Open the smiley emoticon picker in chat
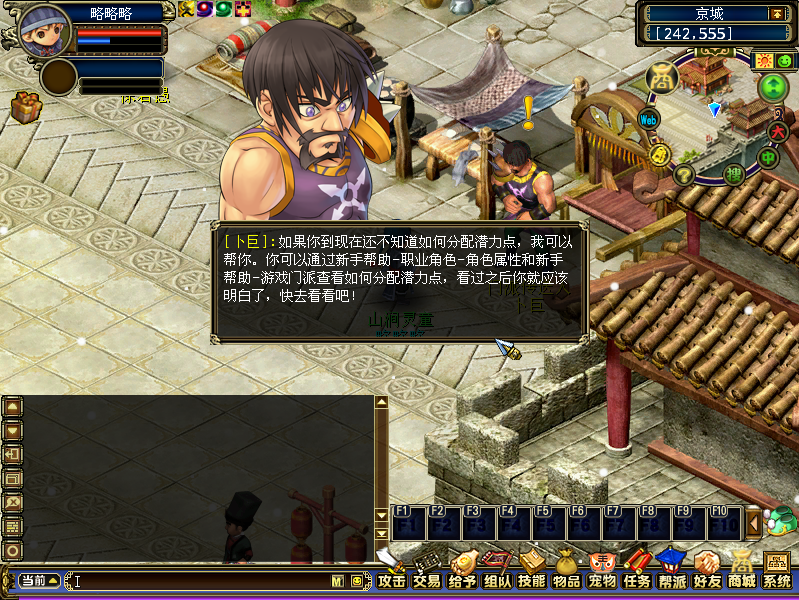 (357, 581)
